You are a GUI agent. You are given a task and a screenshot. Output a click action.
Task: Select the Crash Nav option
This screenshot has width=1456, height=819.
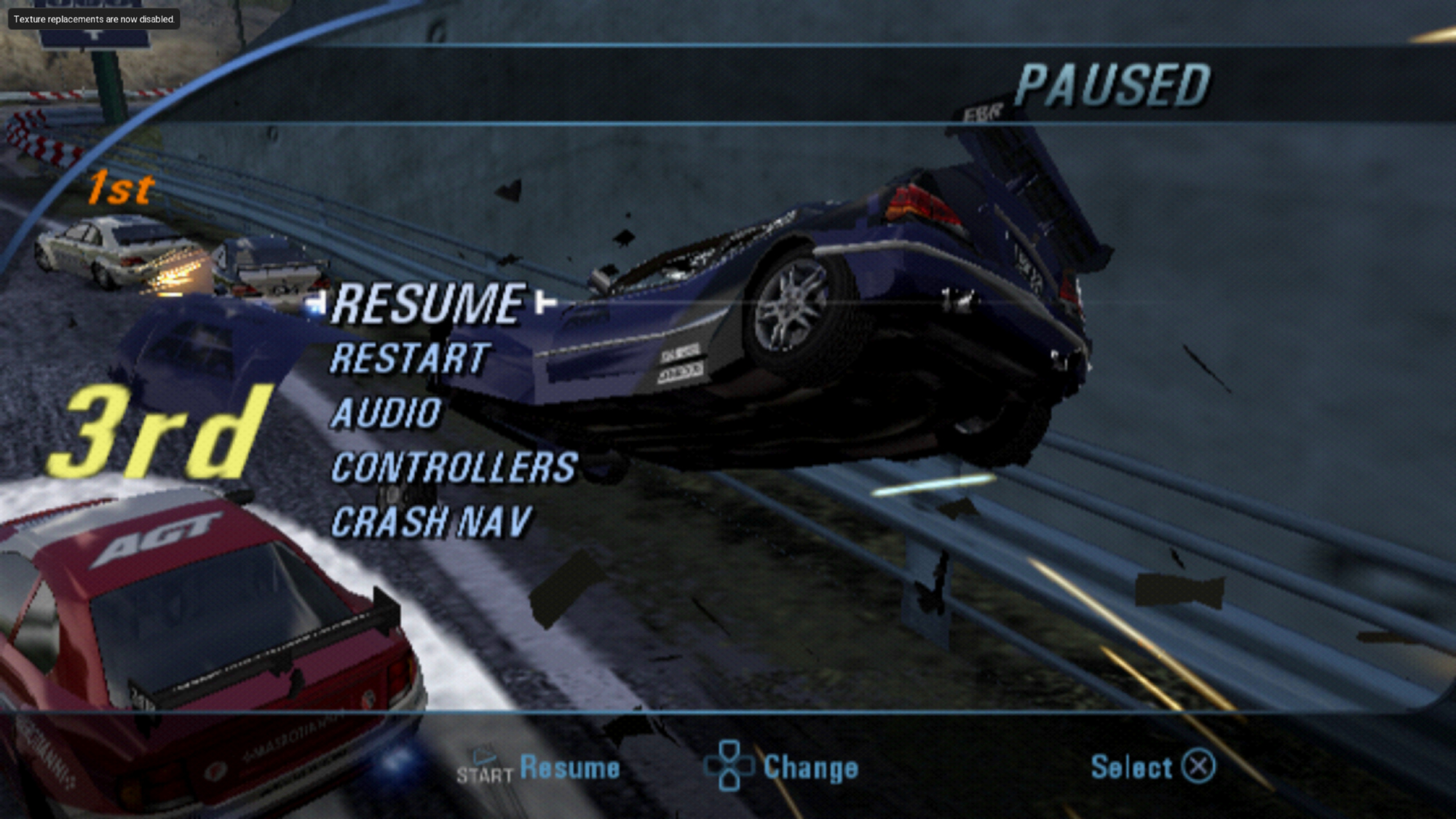[431, 522]
